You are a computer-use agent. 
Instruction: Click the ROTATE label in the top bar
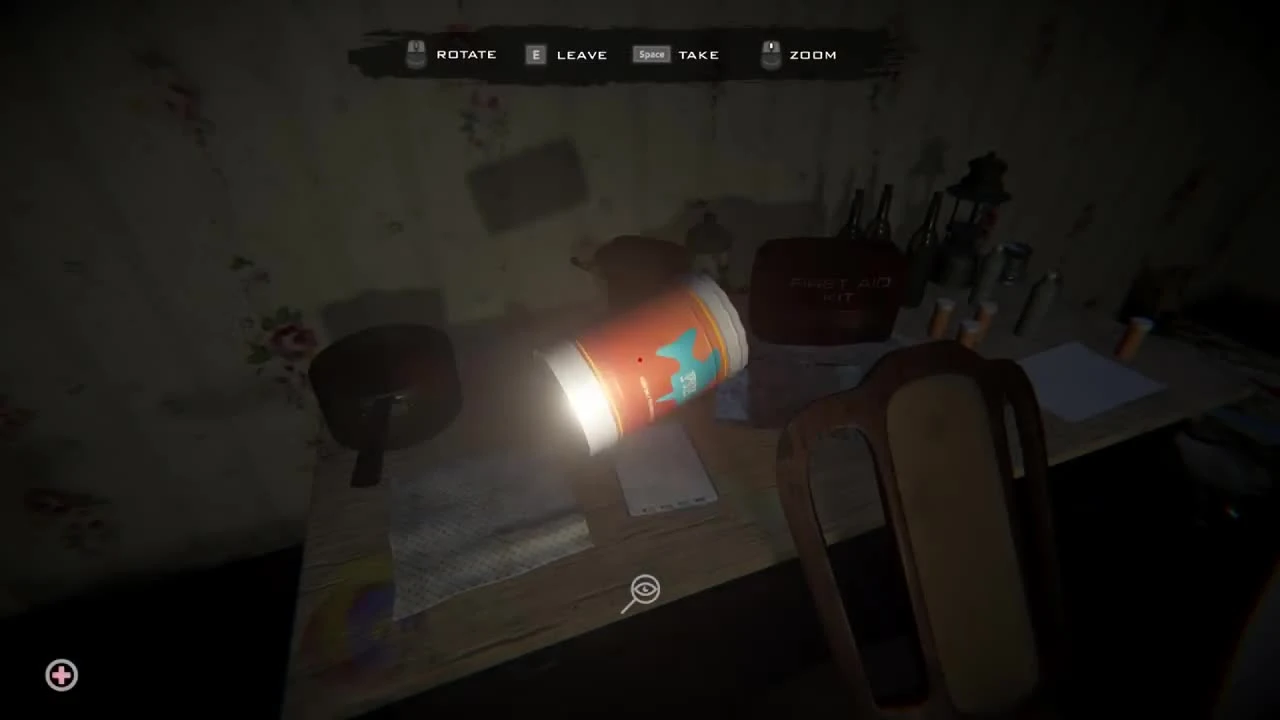466,54
